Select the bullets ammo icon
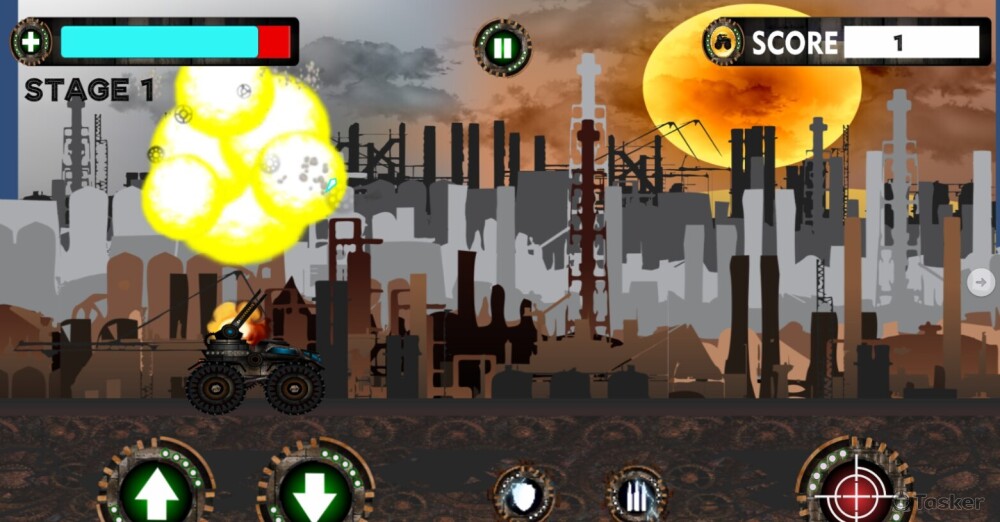 637,495
